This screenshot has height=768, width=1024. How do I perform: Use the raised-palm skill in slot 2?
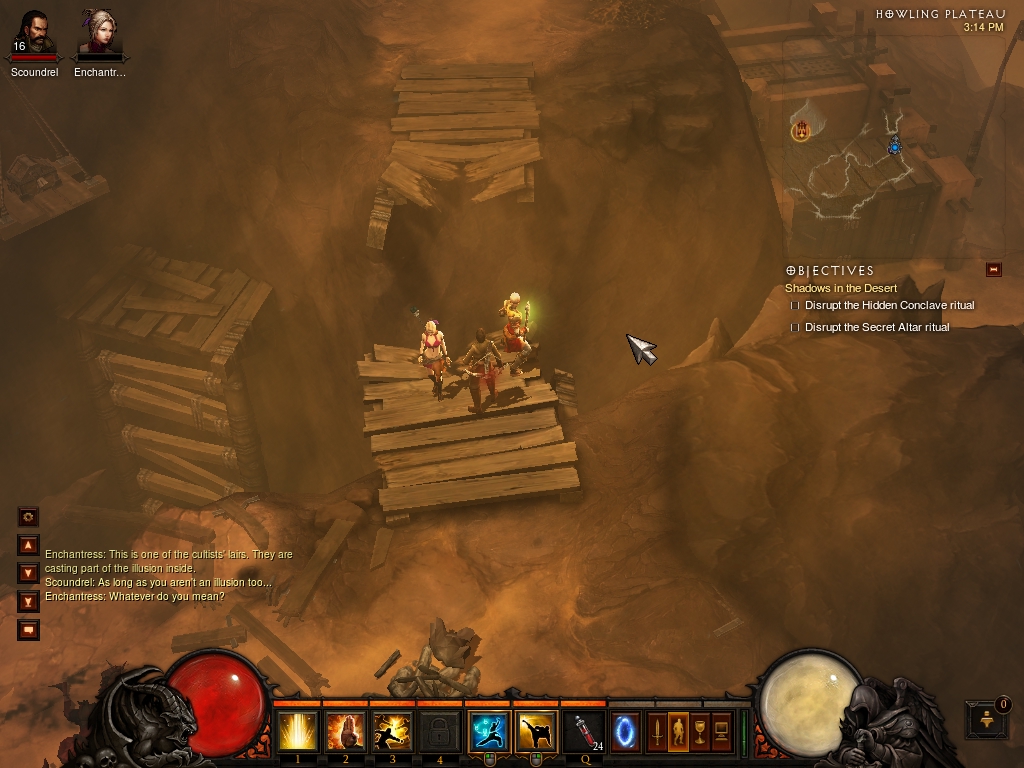(345, 732)
